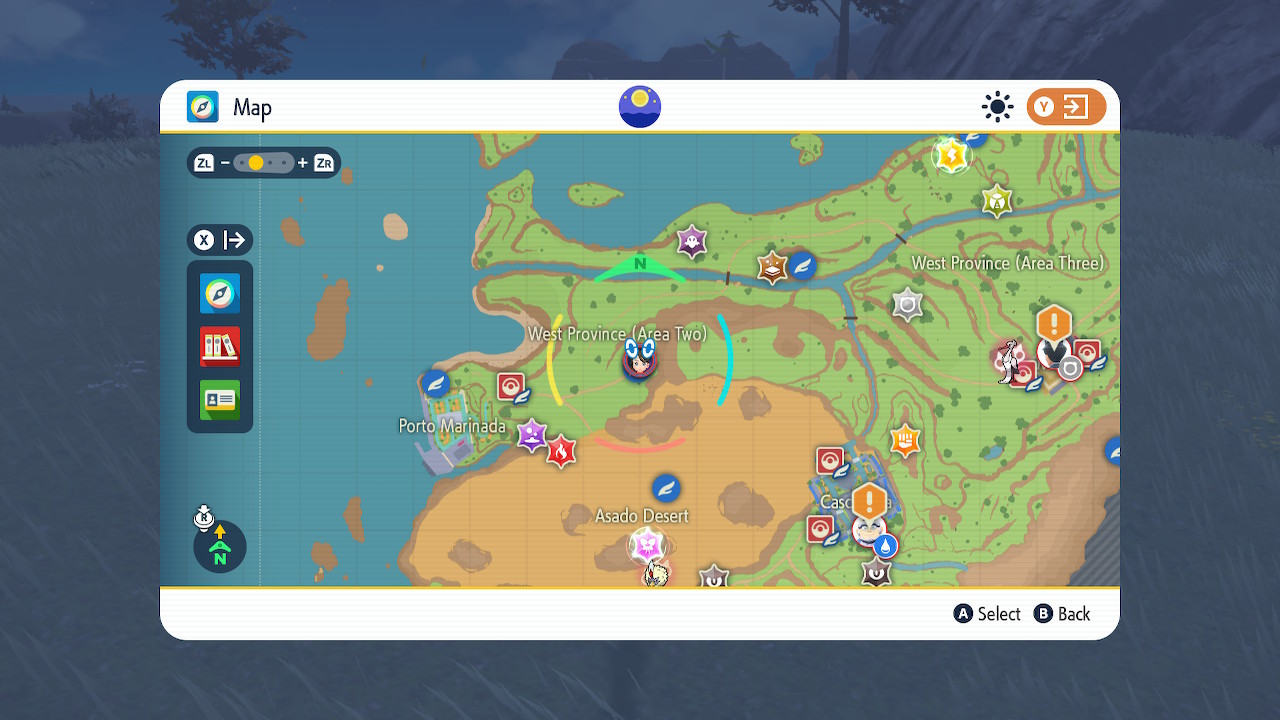Select the glowing yellow raid crystal marker
Viewport: 1280px width, 720px height.
point(952,156)
